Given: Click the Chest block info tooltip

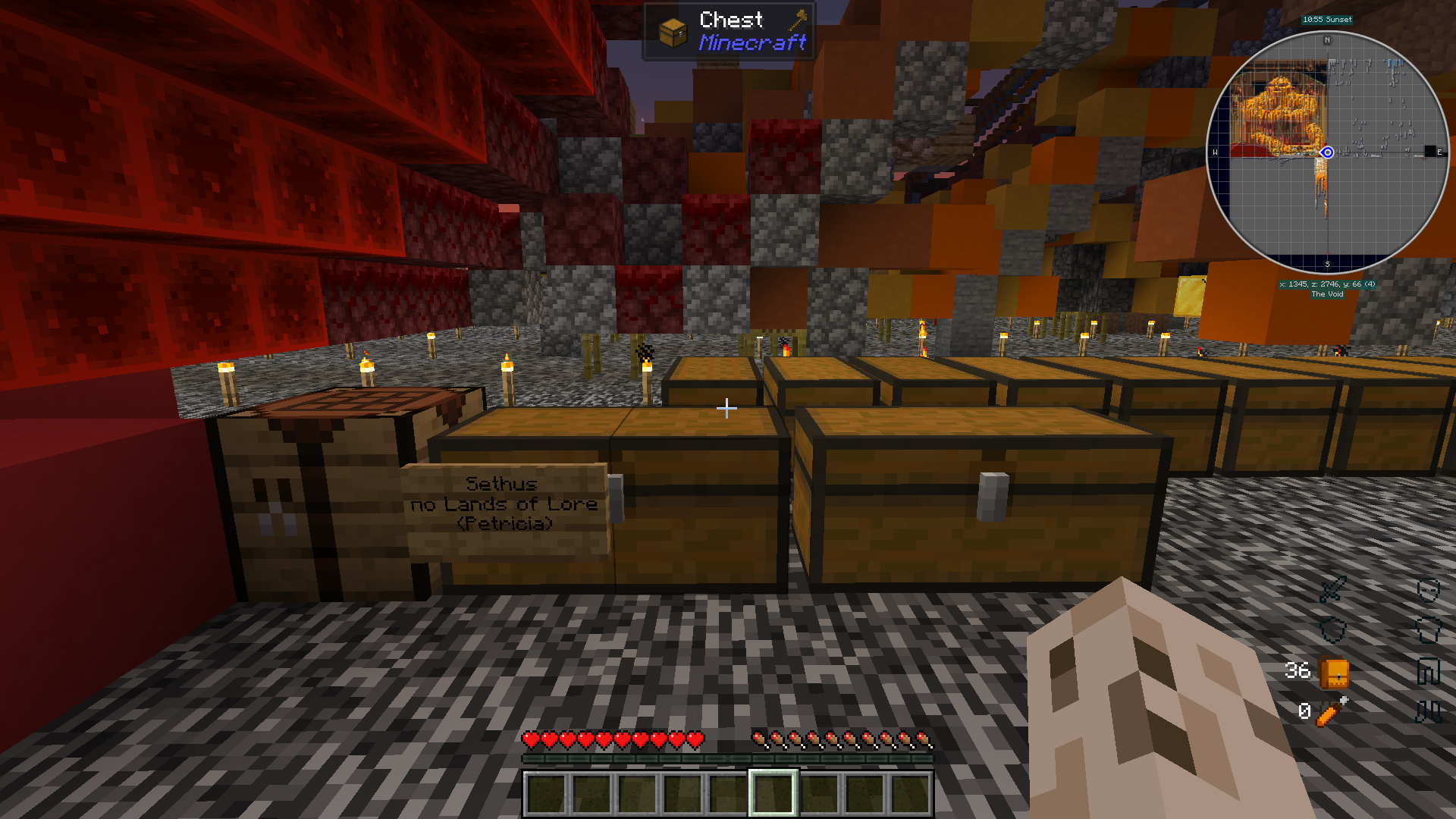Looking at the screenshot, I should point(729,31).
